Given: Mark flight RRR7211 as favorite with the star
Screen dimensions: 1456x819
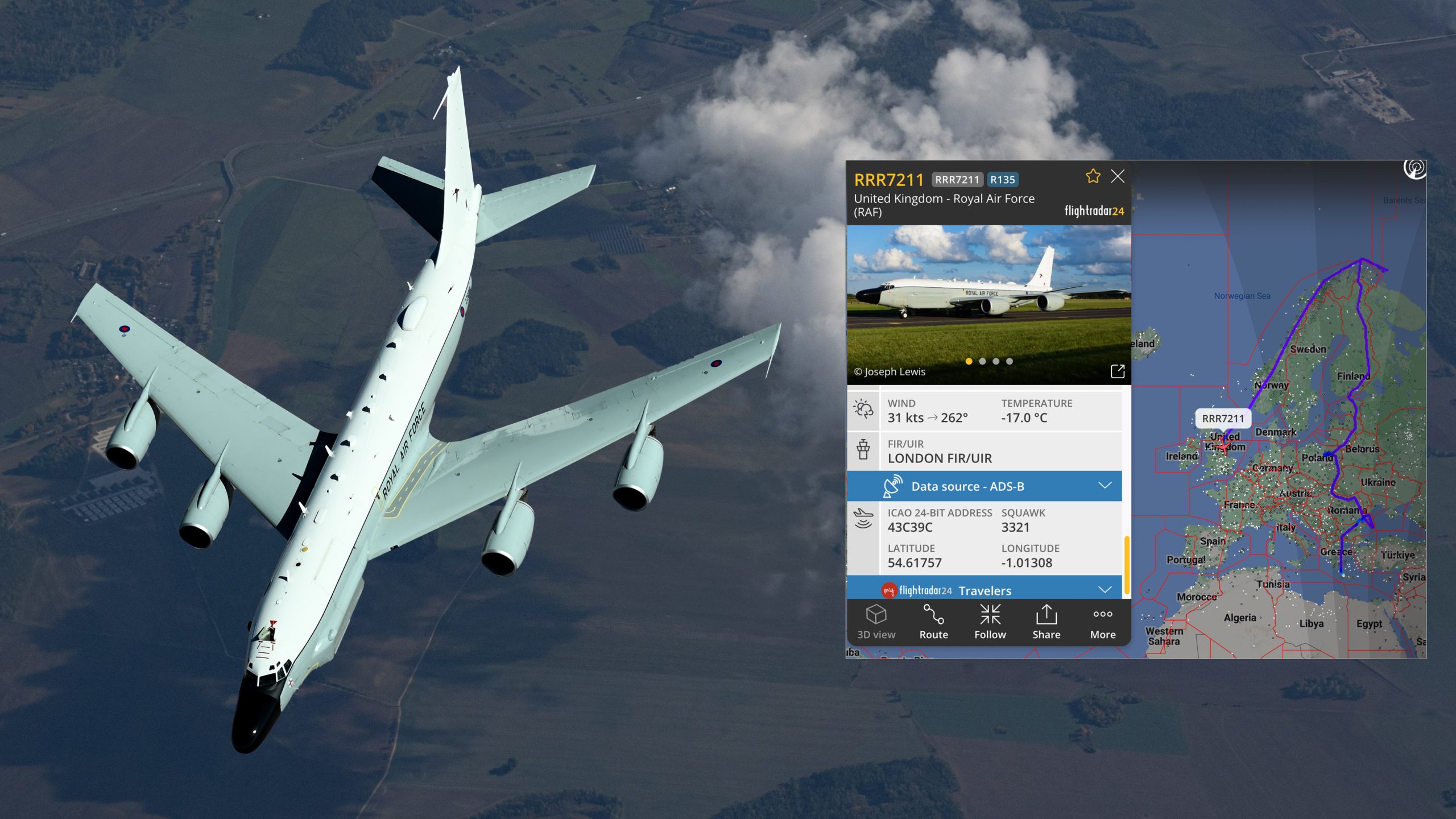Looking at the screenshot, I should 1093,176.
